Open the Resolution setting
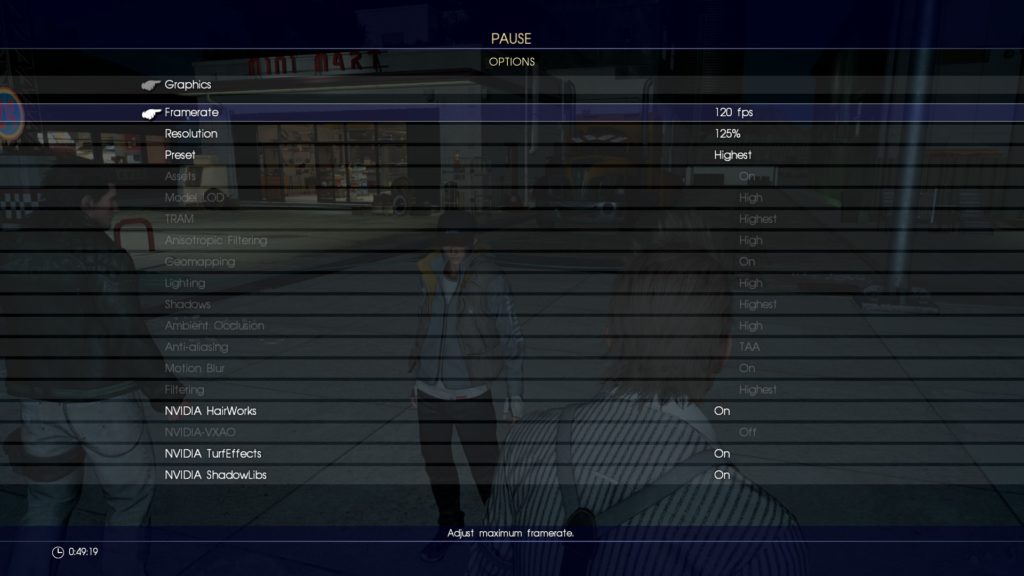 click(191, 134)
